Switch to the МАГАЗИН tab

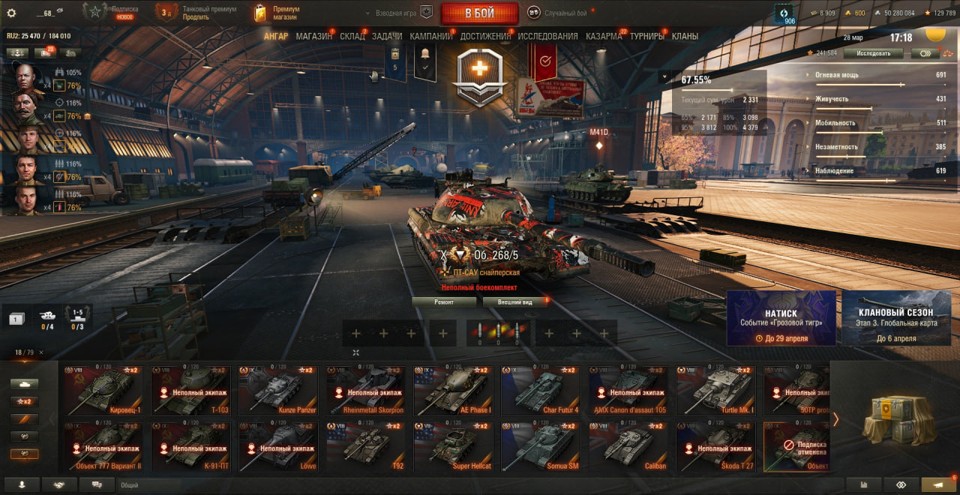click(314, 36)
